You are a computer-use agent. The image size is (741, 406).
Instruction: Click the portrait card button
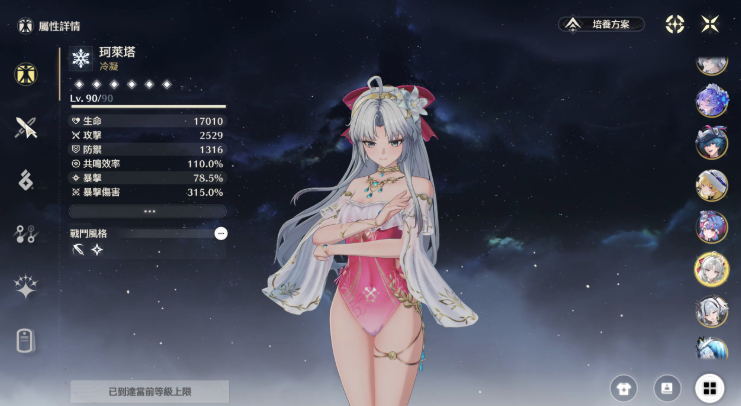coord(667,388)
